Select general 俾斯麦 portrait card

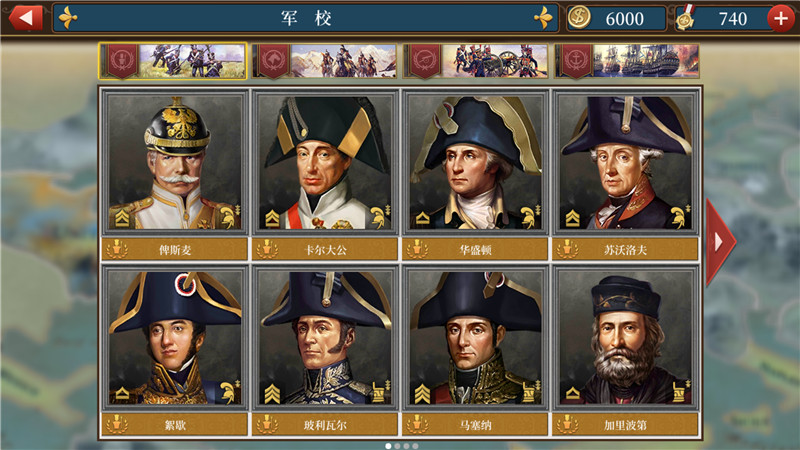[x=174, y=164]
